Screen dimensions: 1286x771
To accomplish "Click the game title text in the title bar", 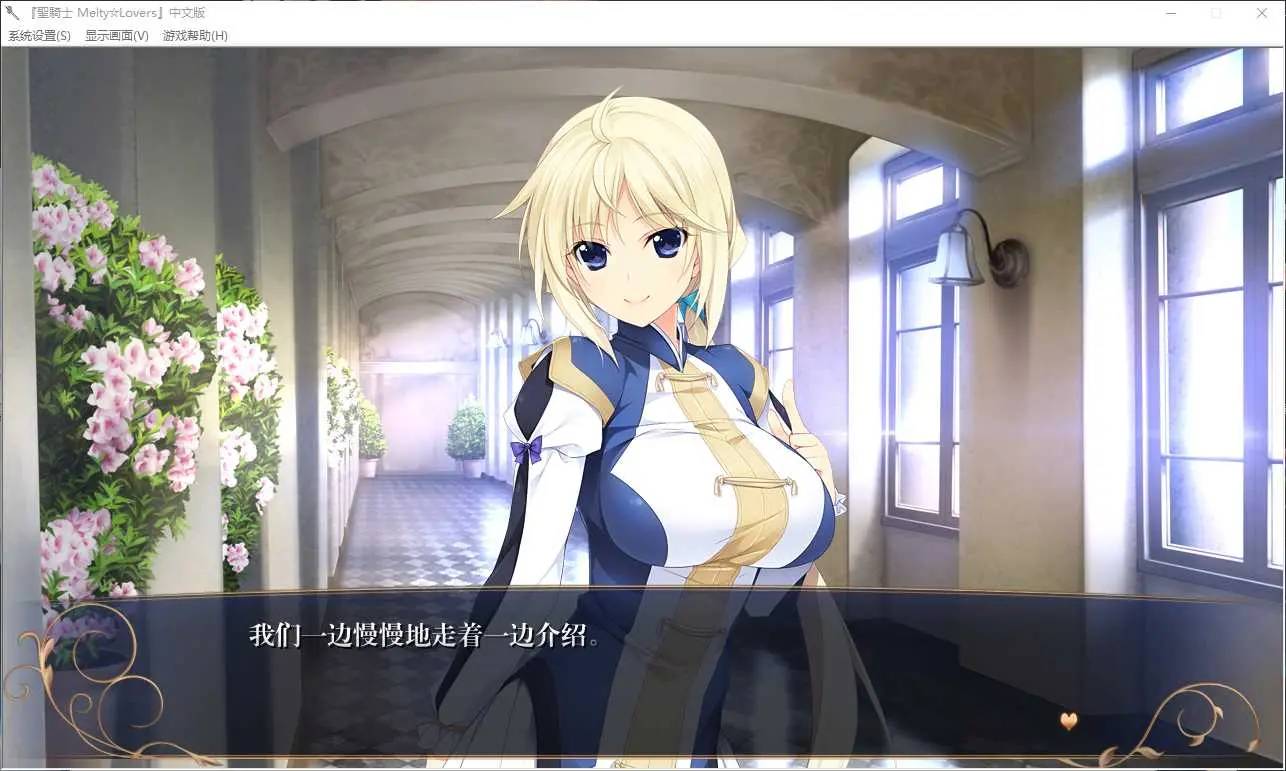I will click(120, 13).
